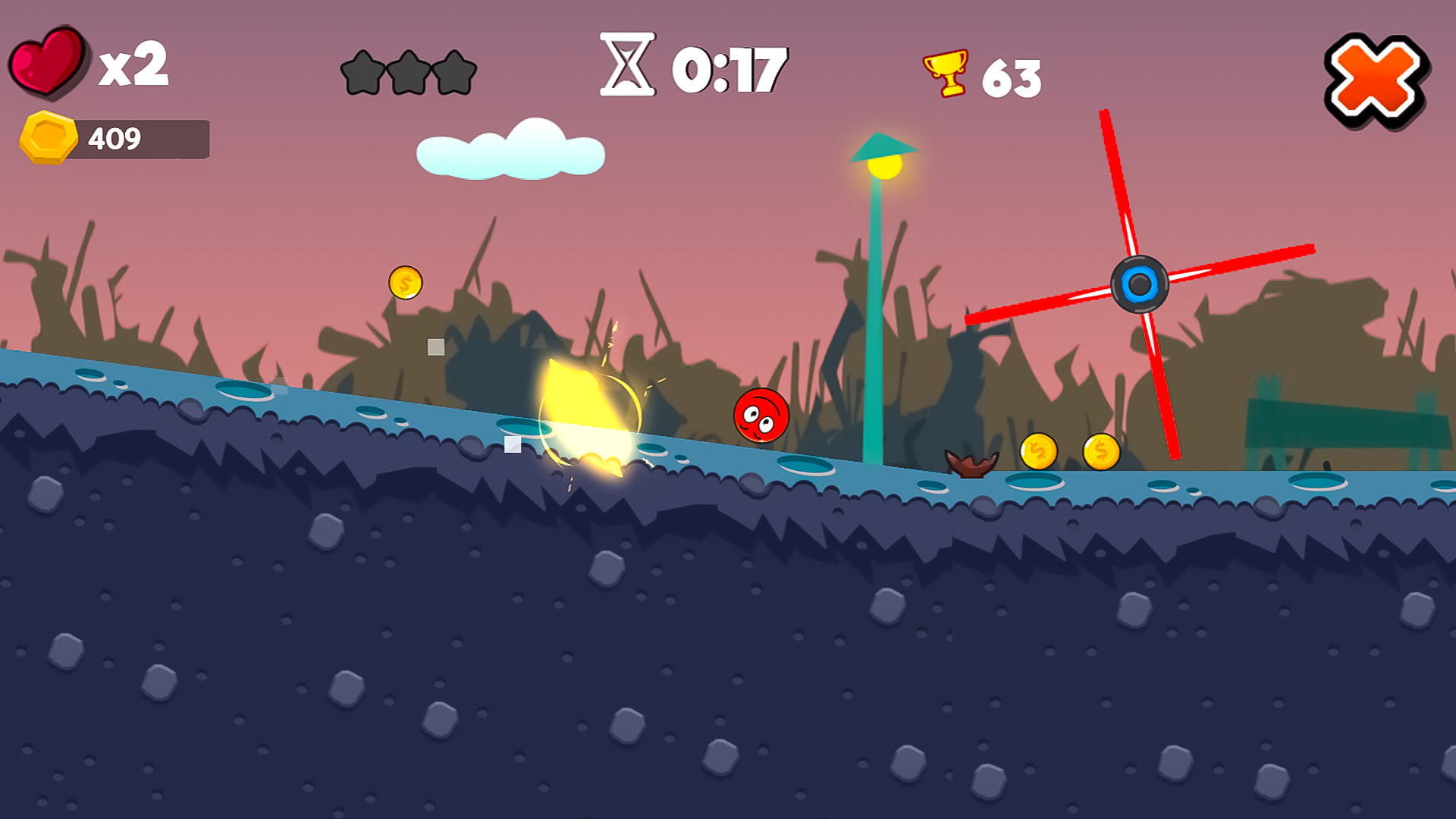1456x819 pixels.
Task: Click the left coin near the nest
Action: [1040, 450]
